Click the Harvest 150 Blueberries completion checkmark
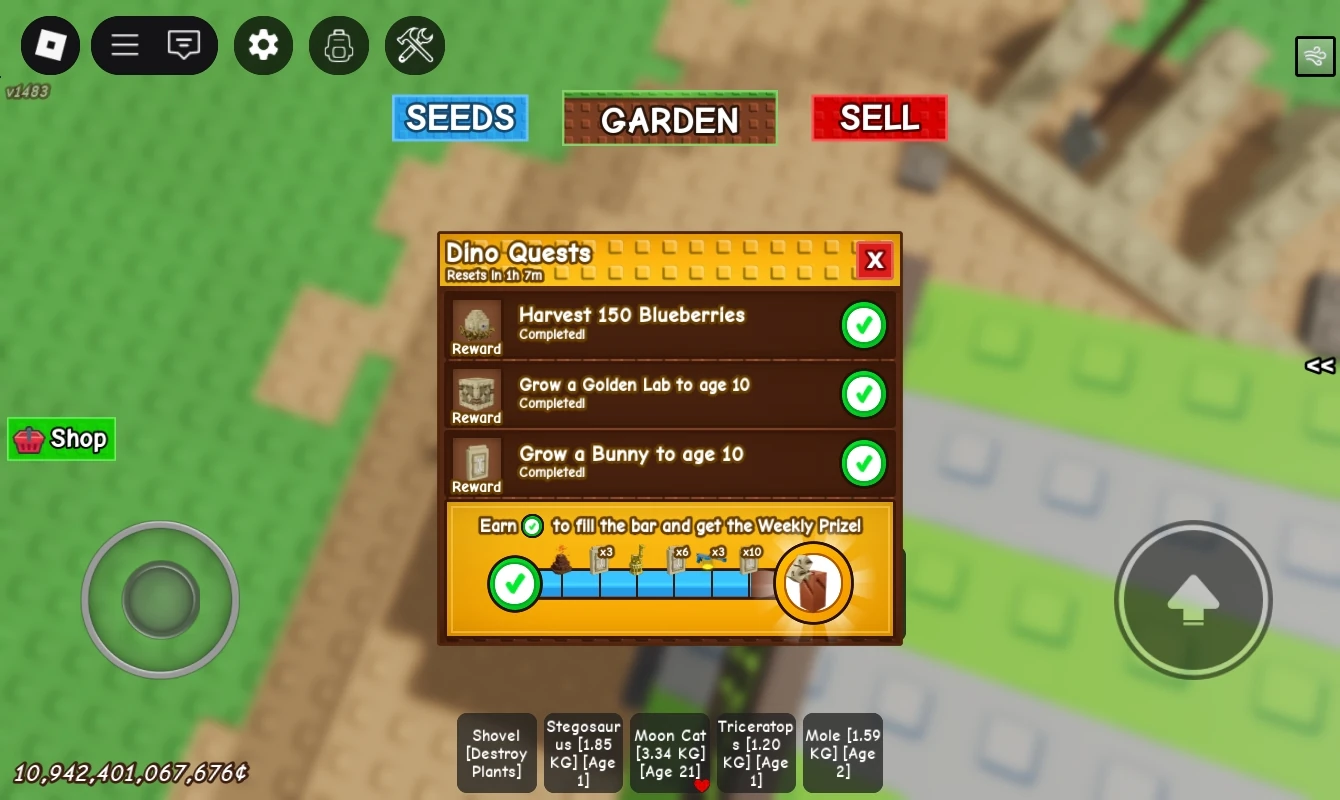 pyautogui.click(x=863, y=324)
